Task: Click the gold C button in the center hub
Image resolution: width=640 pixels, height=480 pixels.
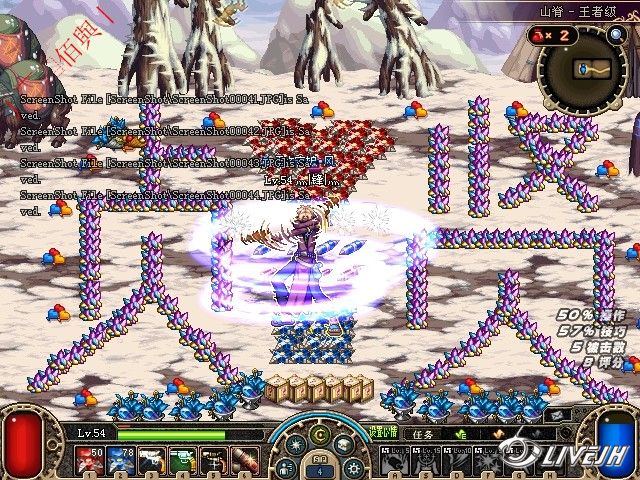Action: point(320,436)
